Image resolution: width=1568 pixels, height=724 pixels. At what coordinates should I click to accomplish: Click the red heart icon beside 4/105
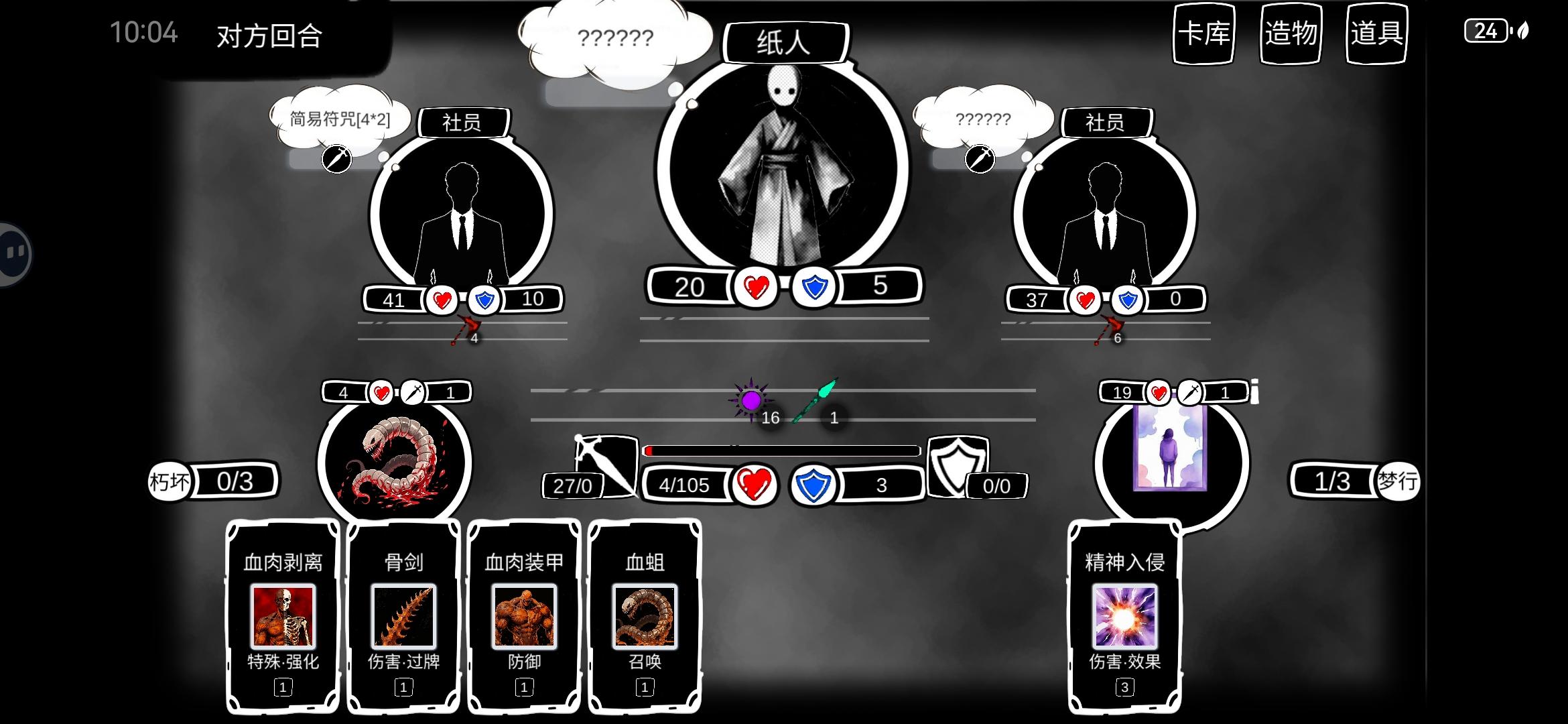756,486
